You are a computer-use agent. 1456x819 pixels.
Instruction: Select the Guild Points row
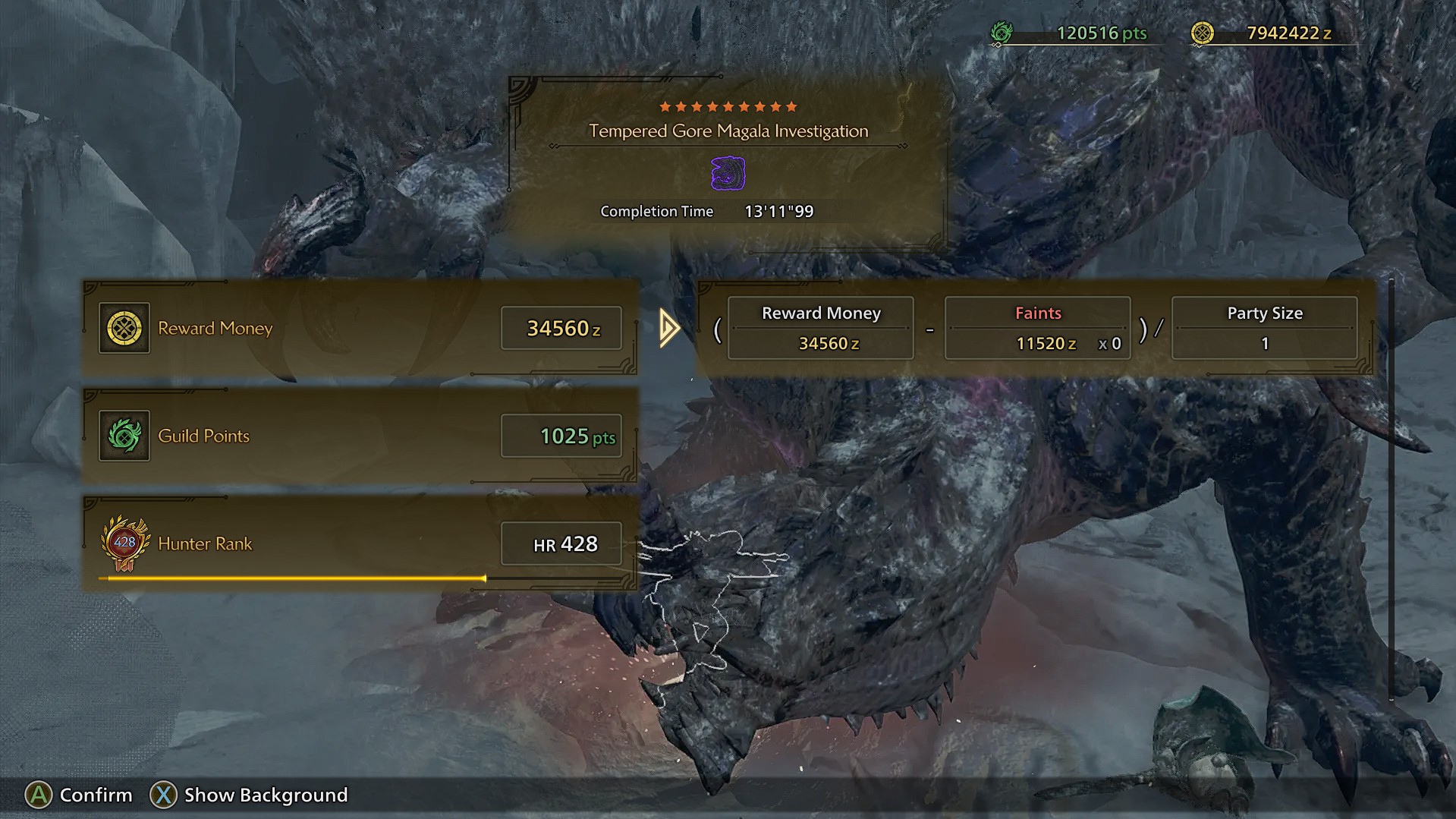[x=360, y=436]
